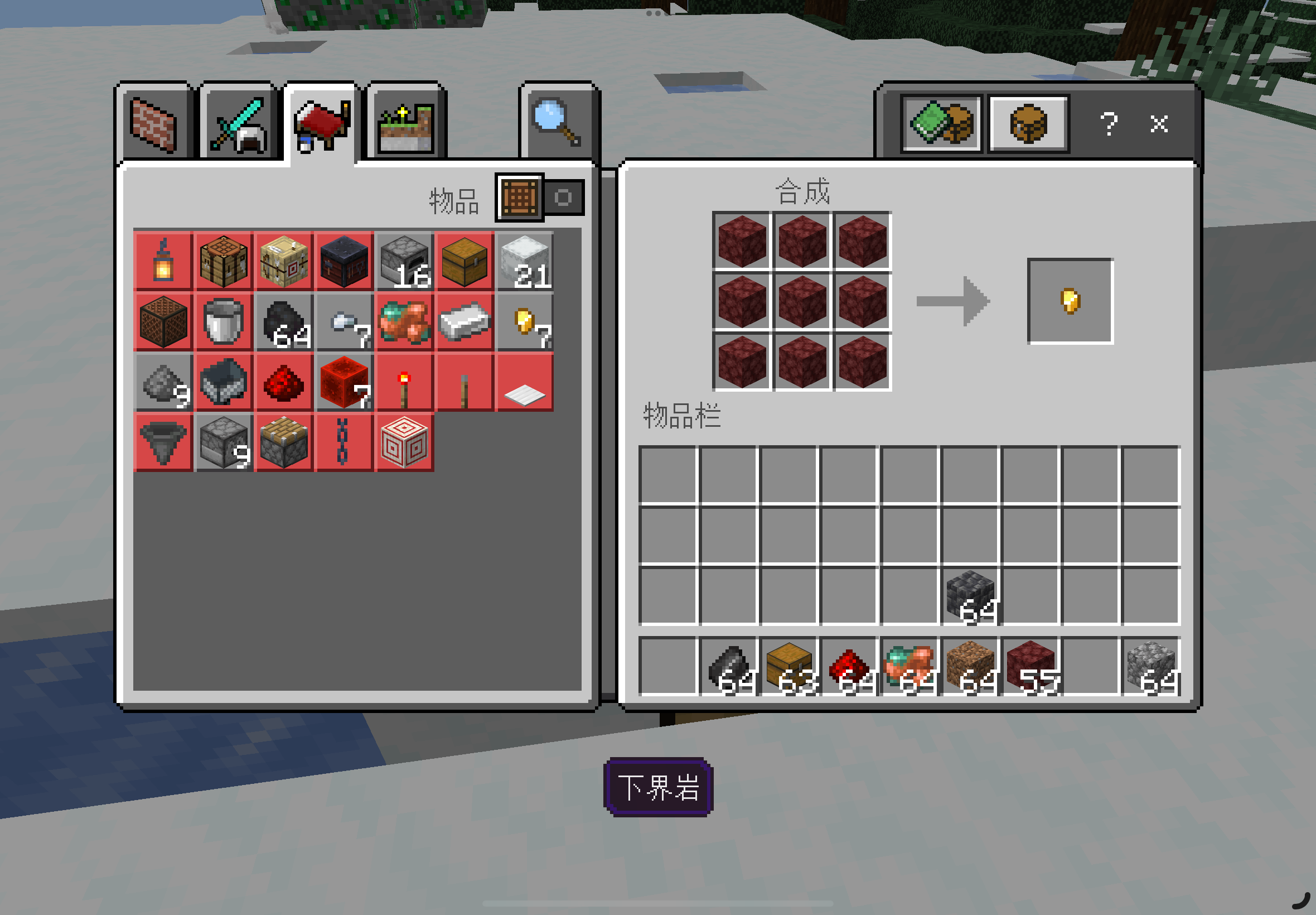The image size is (1316, 915).
Task: Select the hopper recipe
Action: pyautogui.click(x=163, y=442)
